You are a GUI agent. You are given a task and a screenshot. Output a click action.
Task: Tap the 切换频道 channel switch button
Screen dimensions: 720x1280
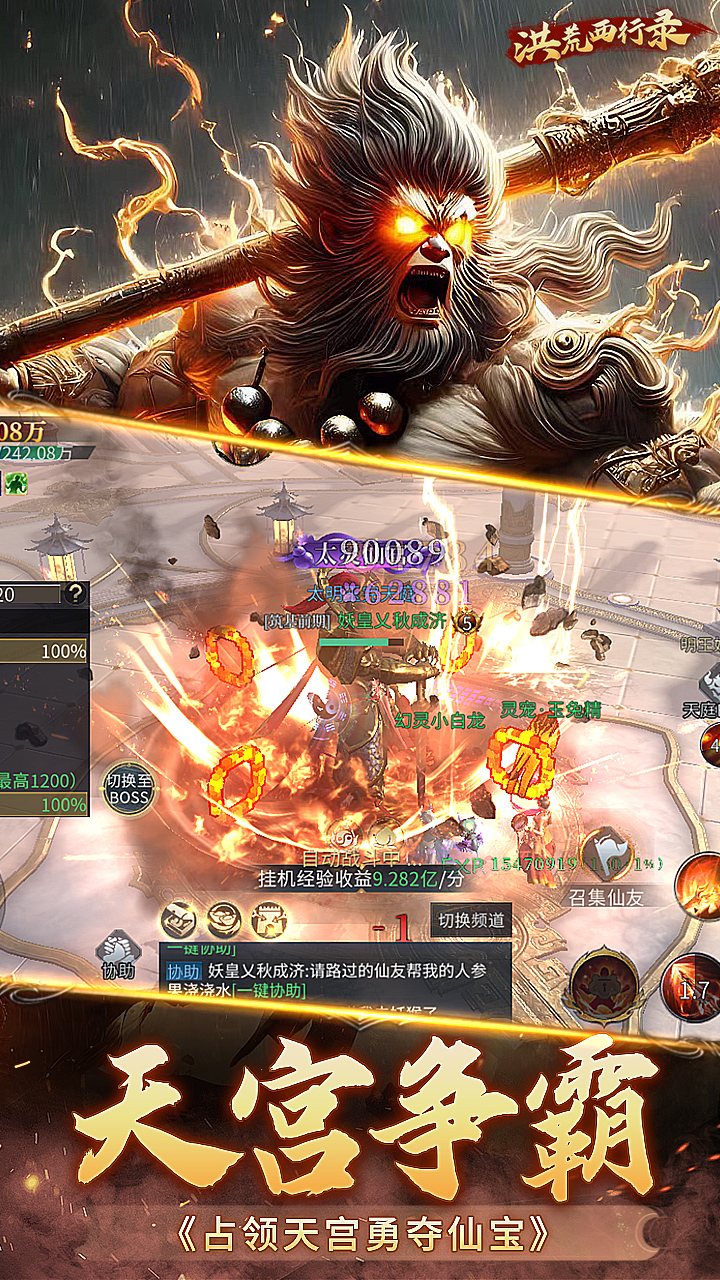point(470,920)
